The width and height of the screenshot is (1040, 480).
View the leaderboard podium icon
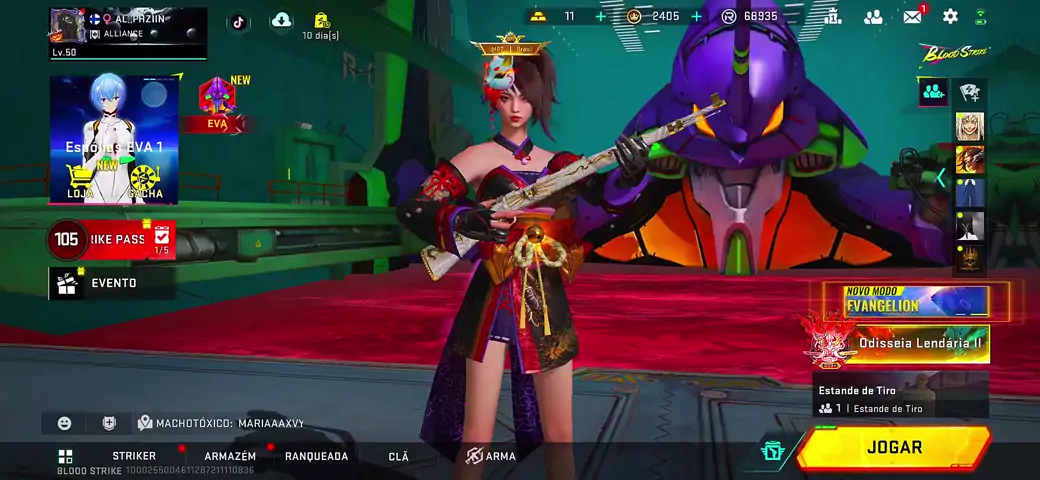pos(832,16)
